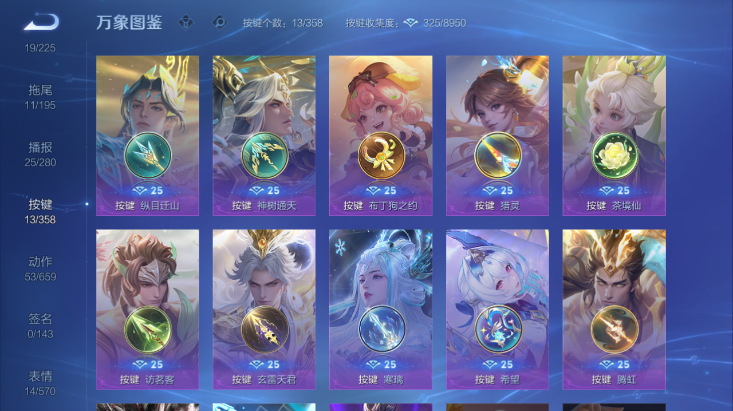The height and width of the screenshot is (411, 733).
Task: Choose the 茶境仙 button skin card
Action: (x=613, y=135)
